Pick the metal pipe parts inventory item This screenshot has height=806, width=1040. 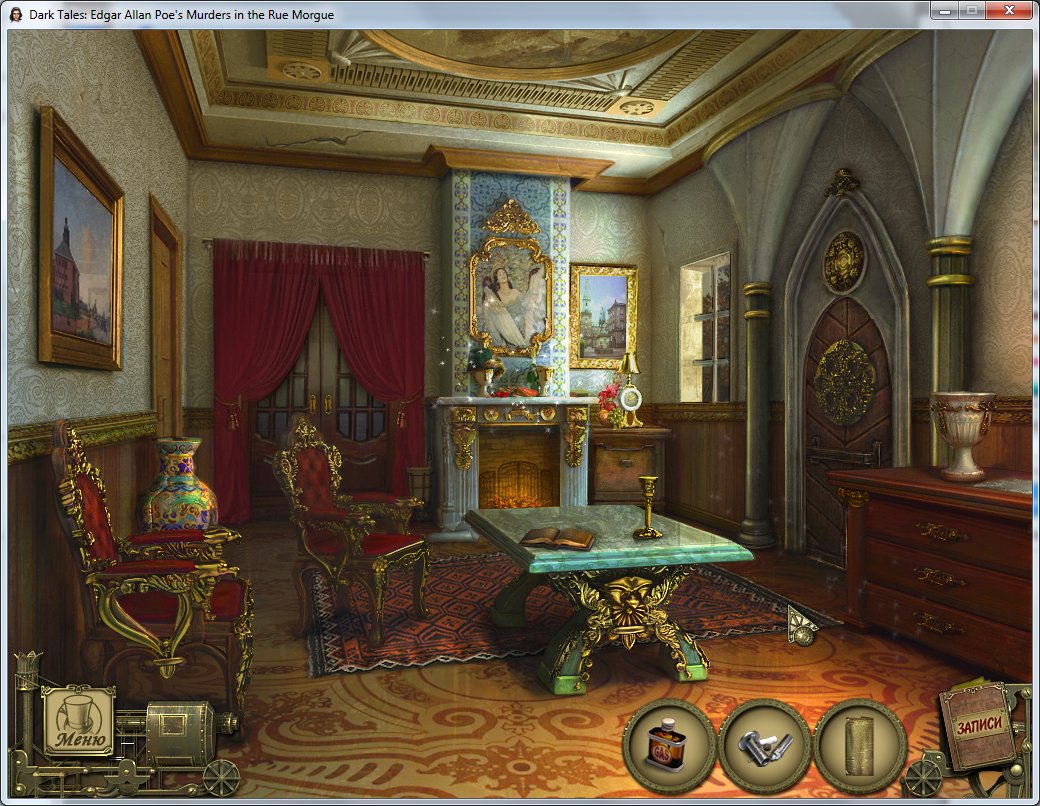[x=764, y=745]
